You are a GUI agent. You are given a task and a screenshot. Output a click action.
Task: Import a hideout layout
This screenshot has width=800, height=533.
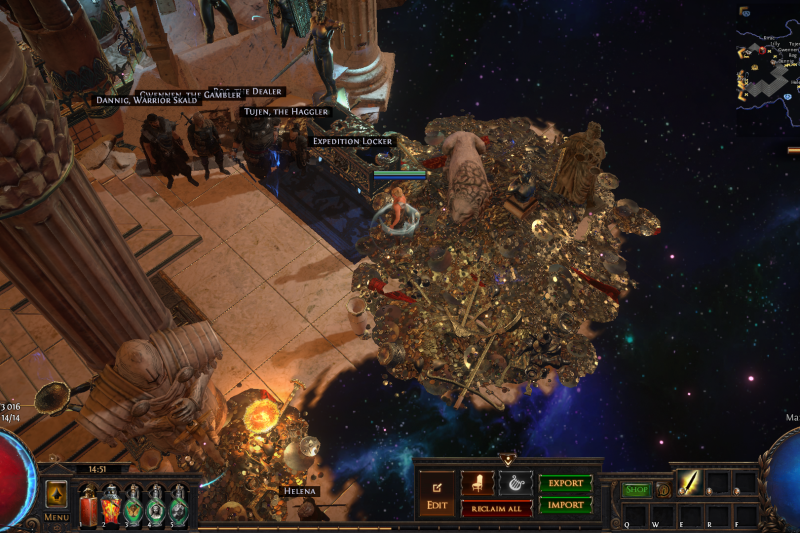point(565,505)
